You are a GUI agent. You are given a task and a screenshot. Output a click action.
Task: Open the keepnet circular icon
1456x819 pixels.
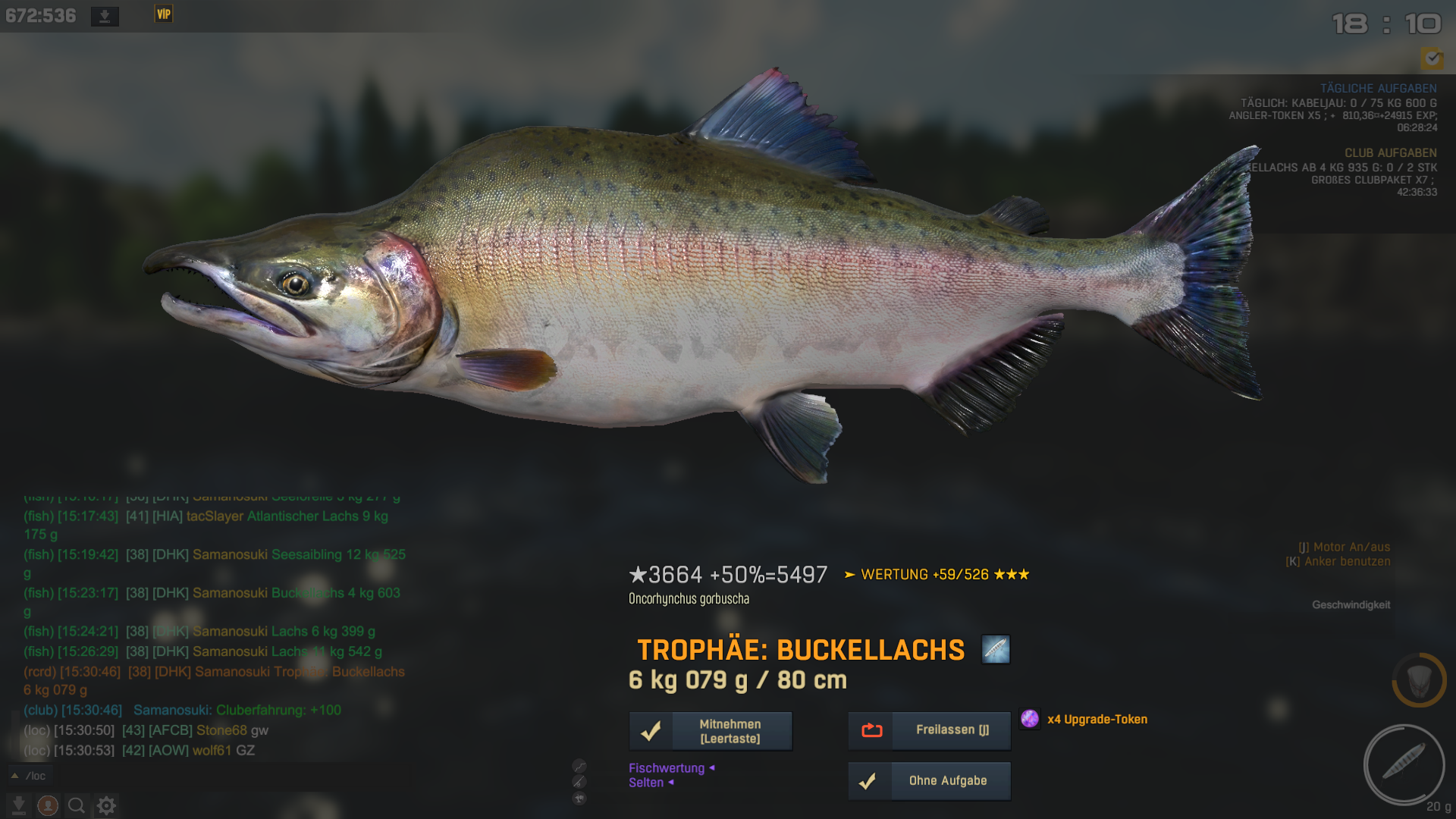pyautogui.click(x=1419, y=680)
